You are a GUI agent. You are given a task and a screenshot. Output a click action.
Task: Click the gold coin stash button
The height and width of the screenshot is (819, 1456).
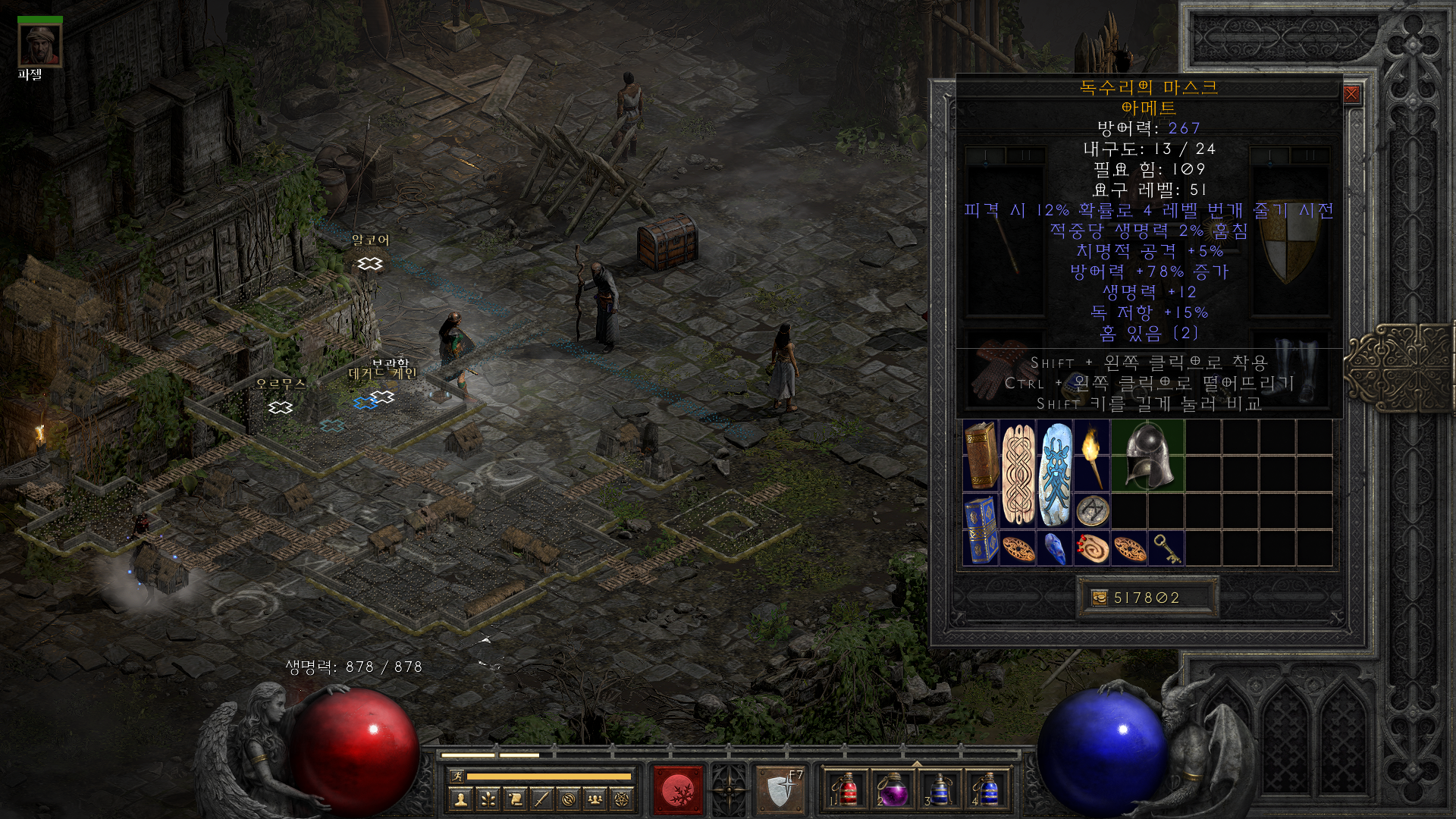(1099, 598)
